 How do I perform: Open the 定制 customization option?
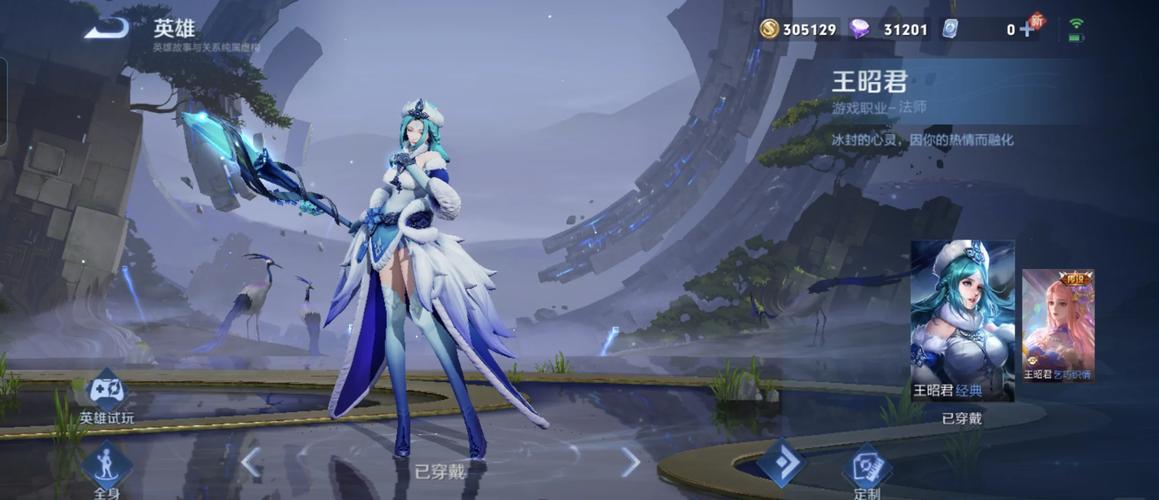tap(866, 467)
